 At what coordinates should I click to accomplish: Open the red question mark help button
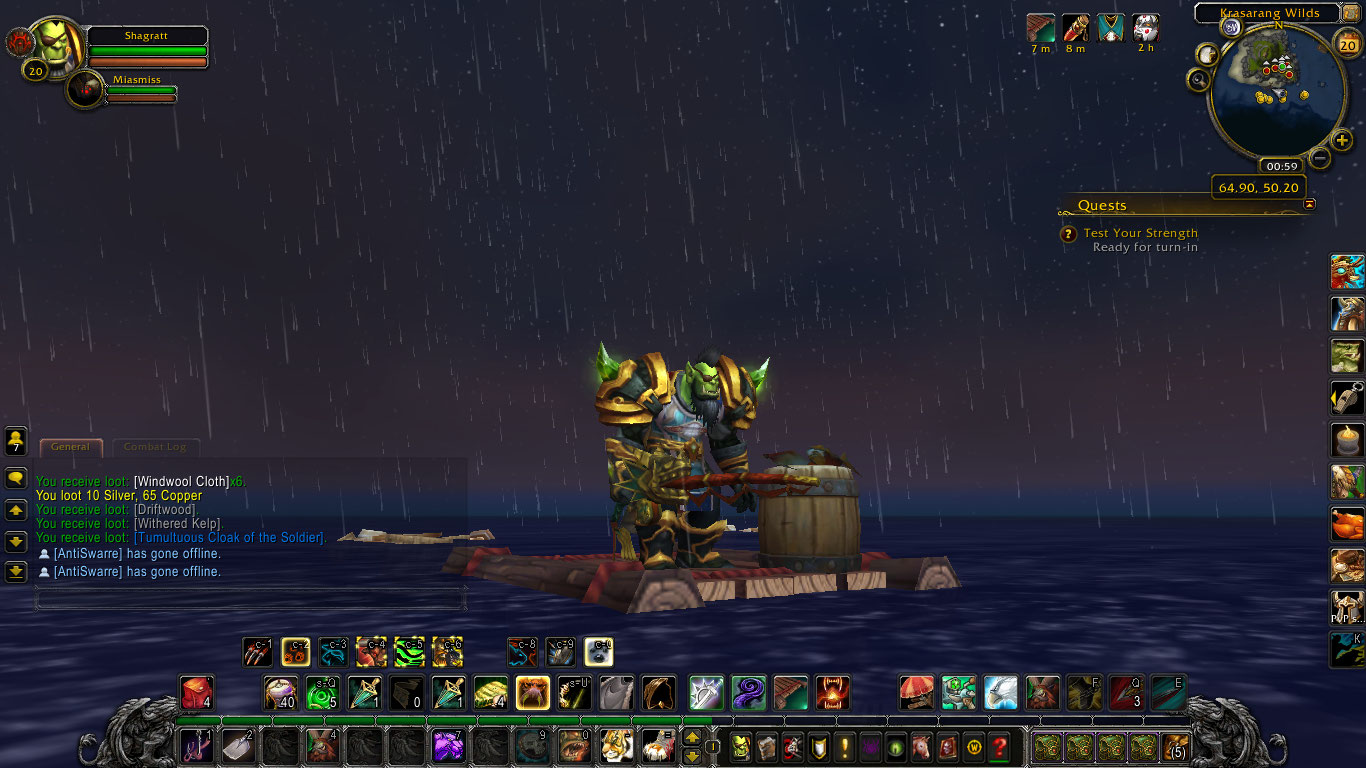click(x=998, y=745)
